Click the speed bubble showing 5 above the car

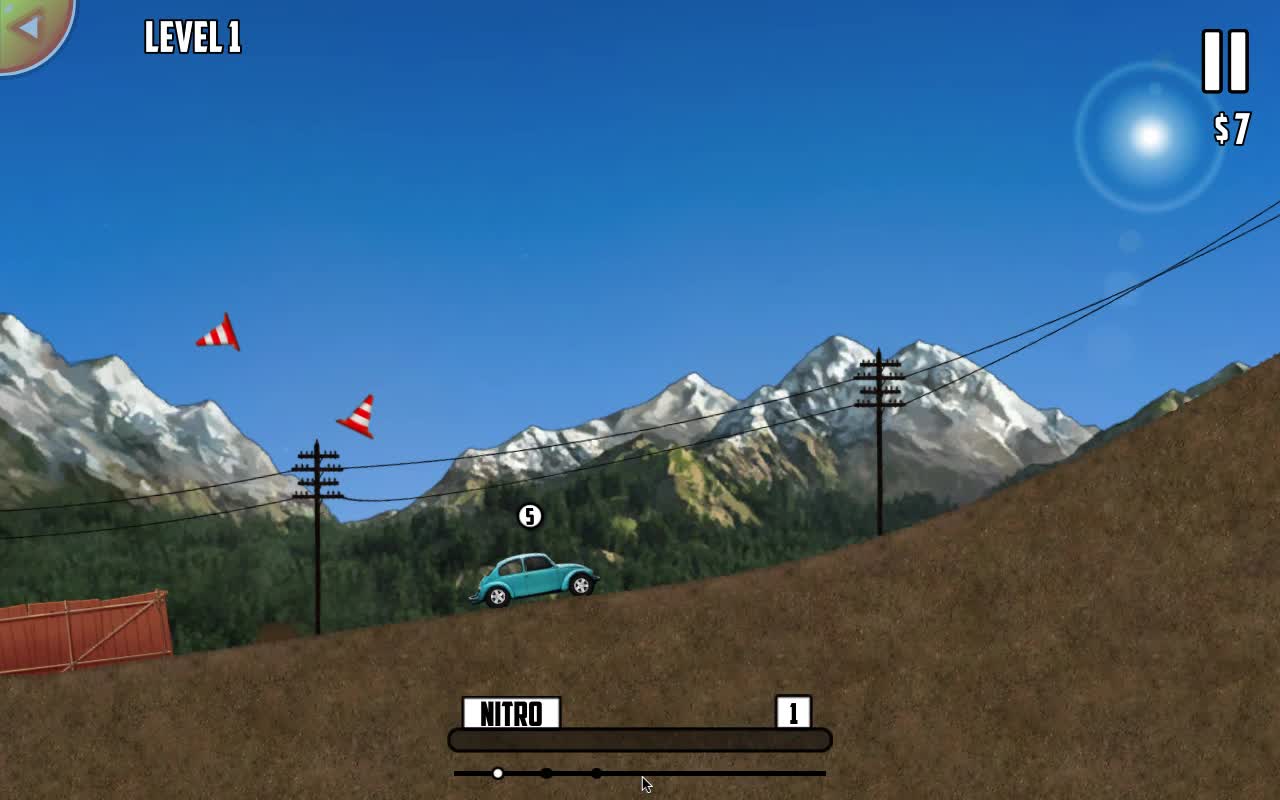pyautogui.click(x=529, y=516)
